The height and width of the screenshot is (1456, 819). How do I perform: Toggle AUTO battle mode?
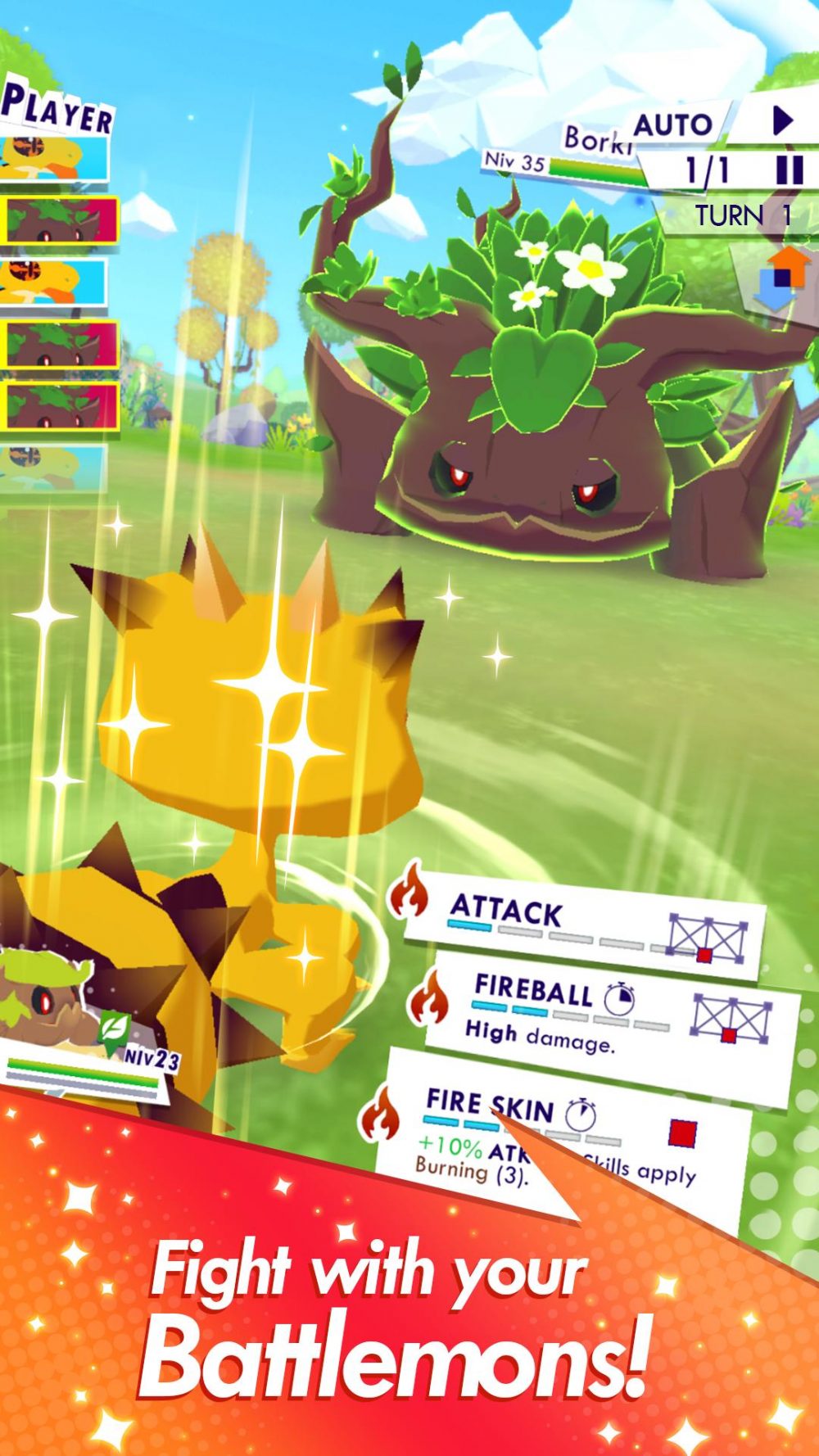(673, 125)
